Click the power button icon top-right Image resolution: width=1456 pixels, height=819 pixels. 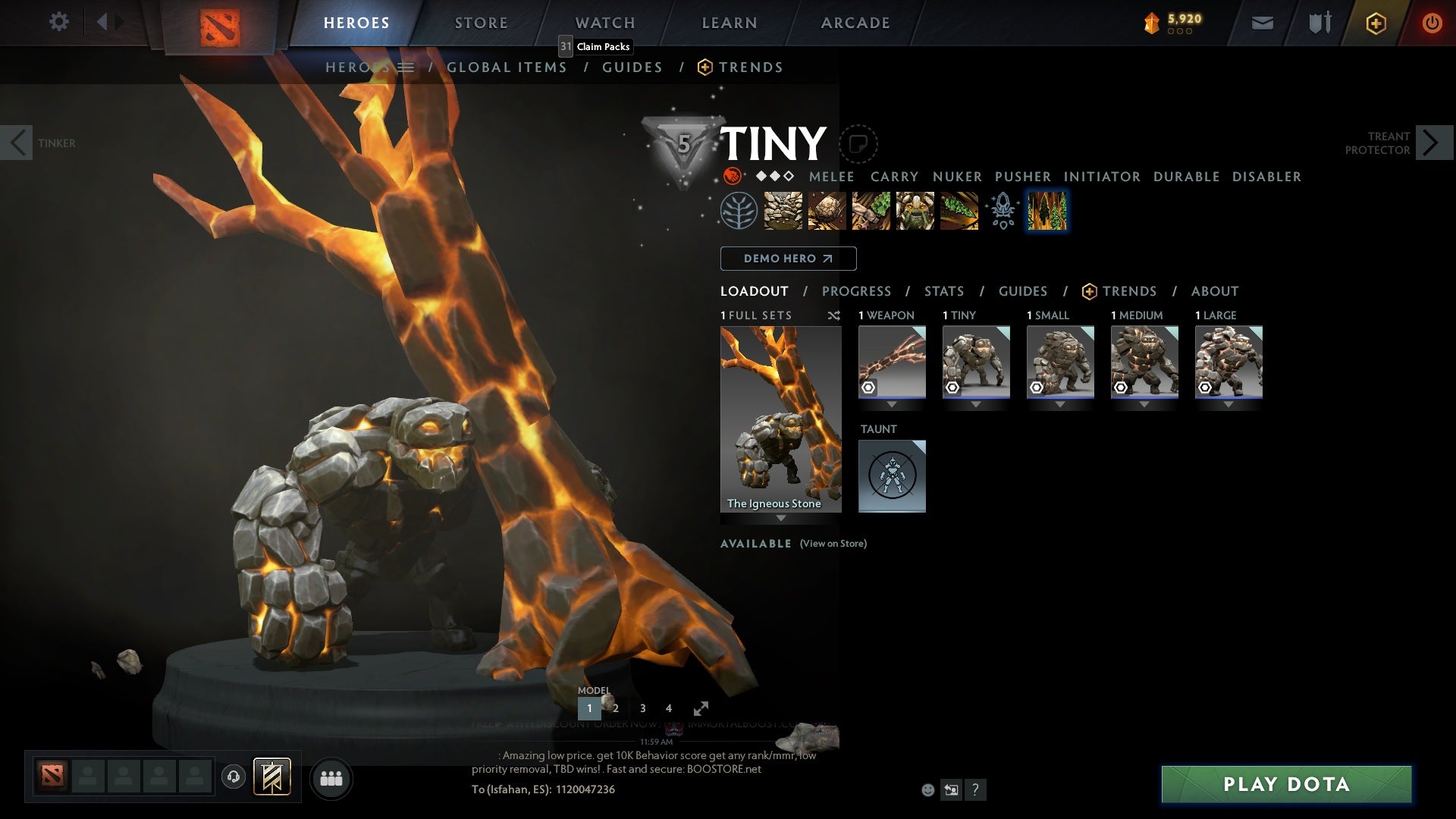pos(1432,23)
